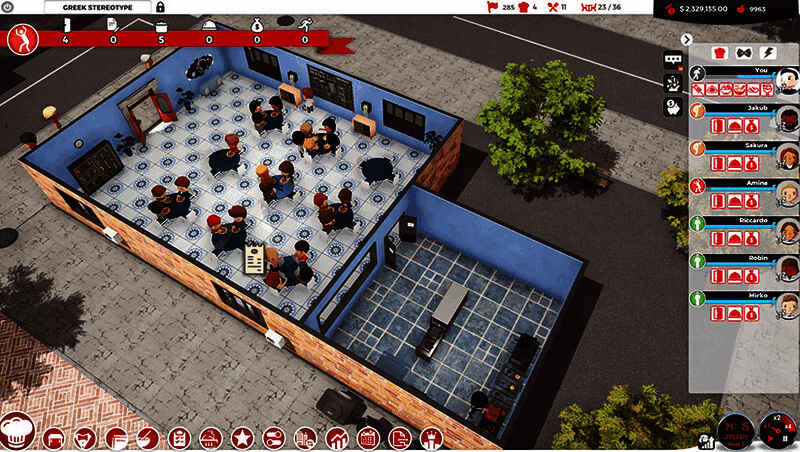Open the clipboard checklist toolbar button
800x452 pixels.
coord(179,437)
